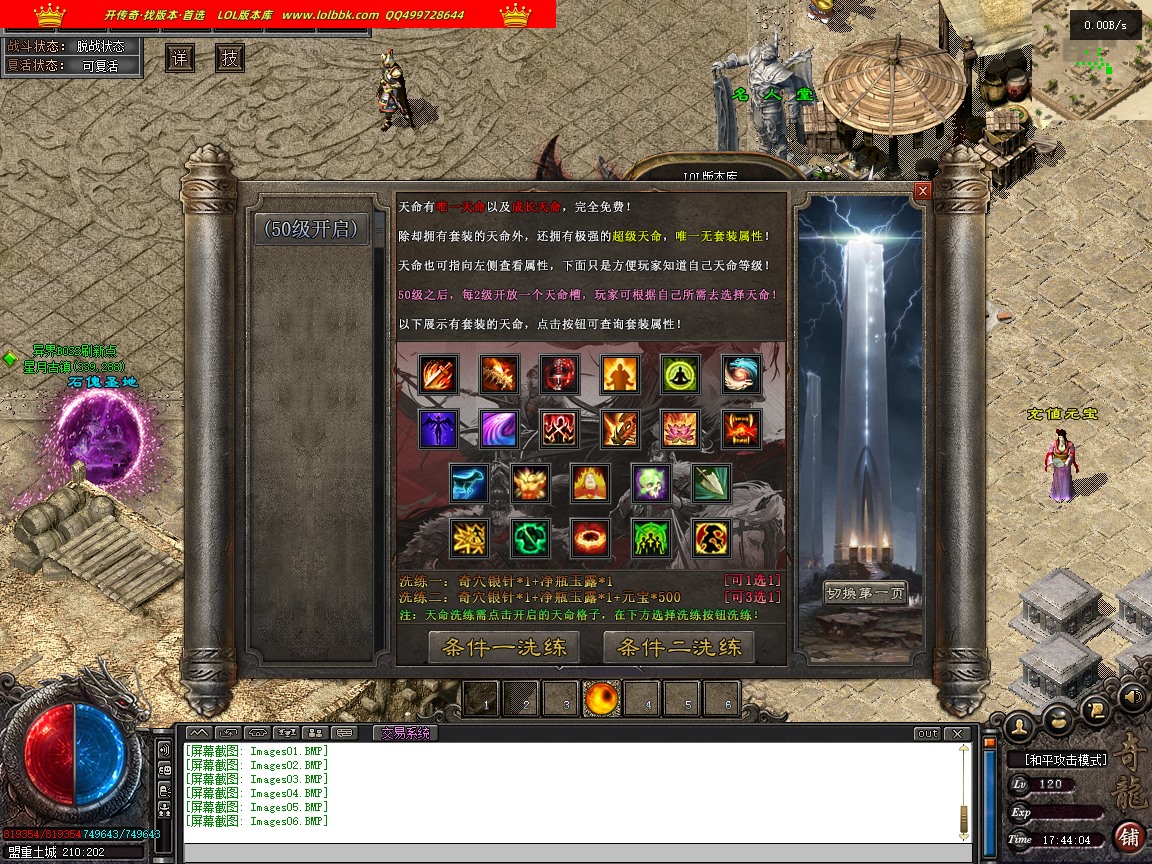1152x864 pixels.
Task: Open the 铺 shop button
Action: point(1129,835)
